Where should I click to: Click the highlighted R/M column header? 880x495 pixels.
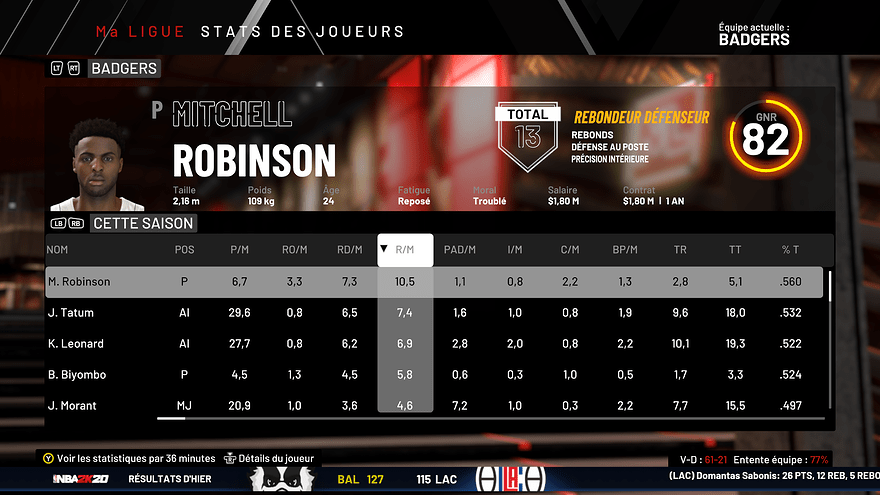[x=405, y=250]
